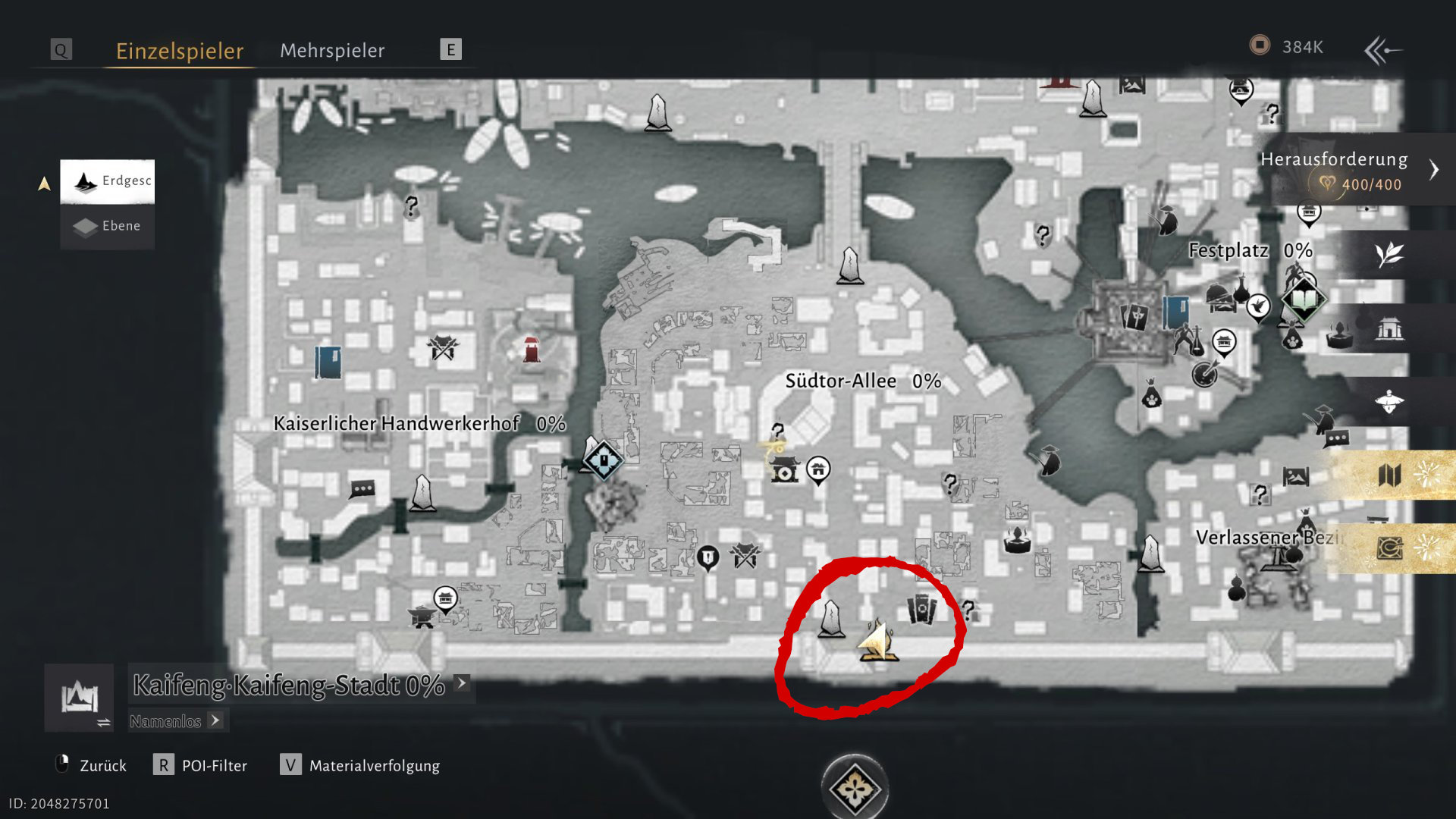Click the diamond fast-travel marker
1456x819 pixels.
604,460
